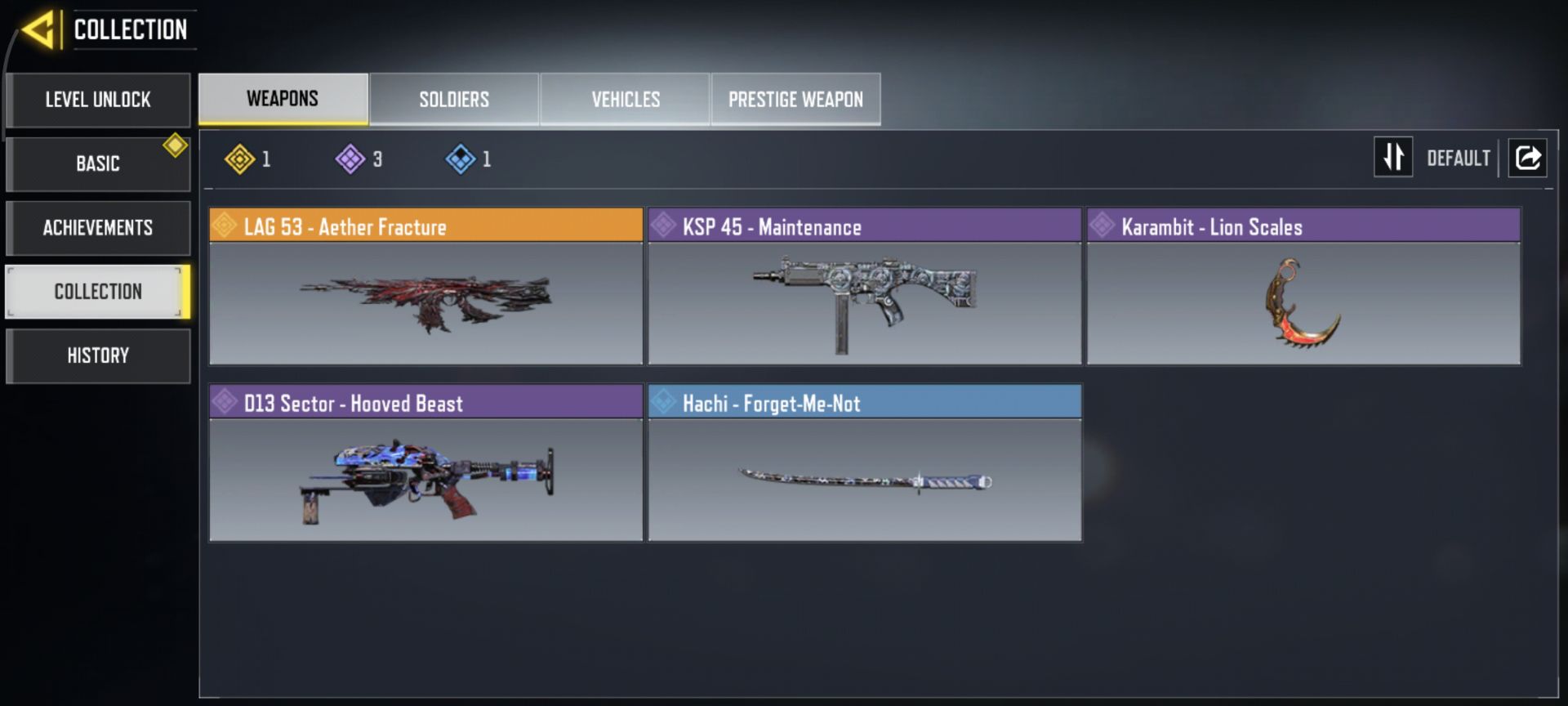
Task: Filter by purple epic rarity icon
Action: click(x=350, y=159)
